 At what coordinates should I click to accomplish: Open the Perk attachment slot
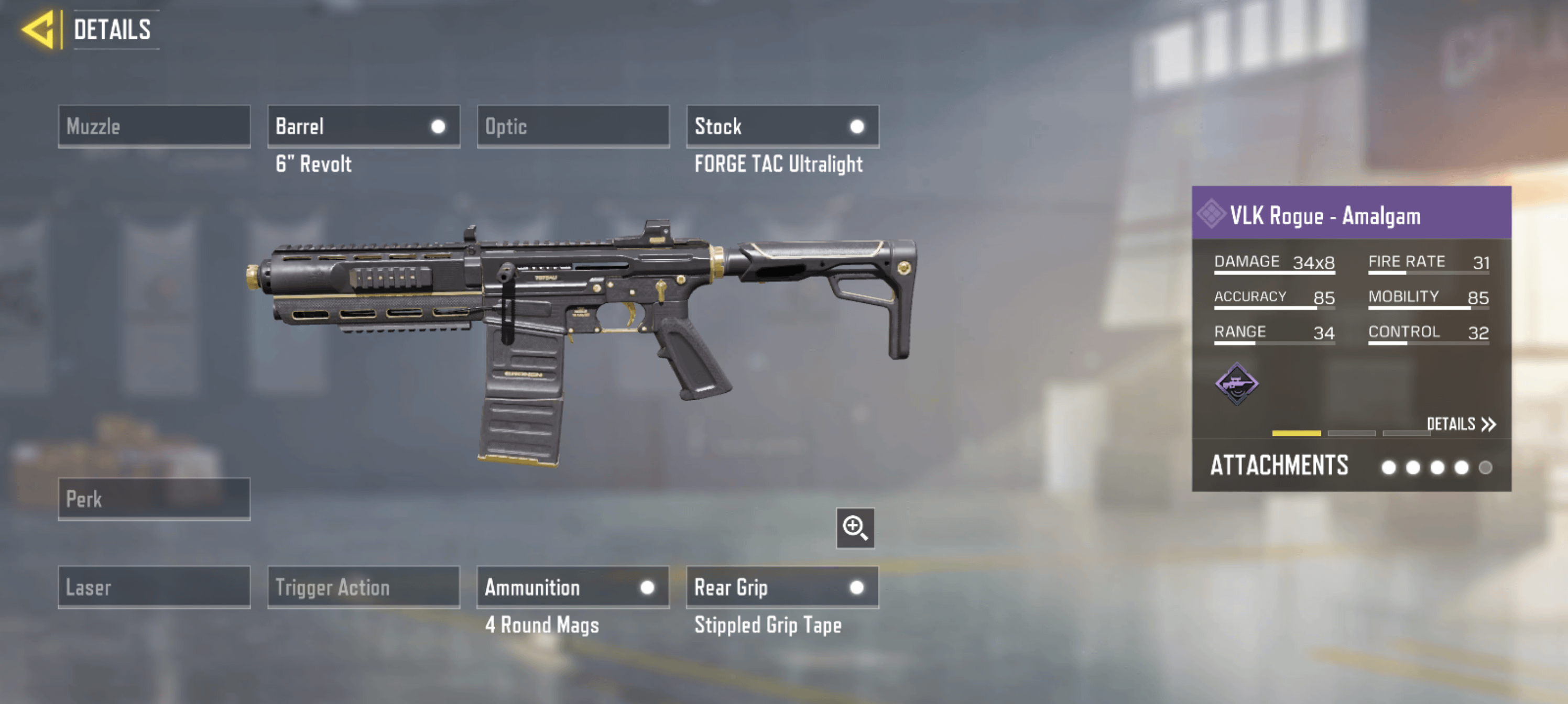pos(154,499)
